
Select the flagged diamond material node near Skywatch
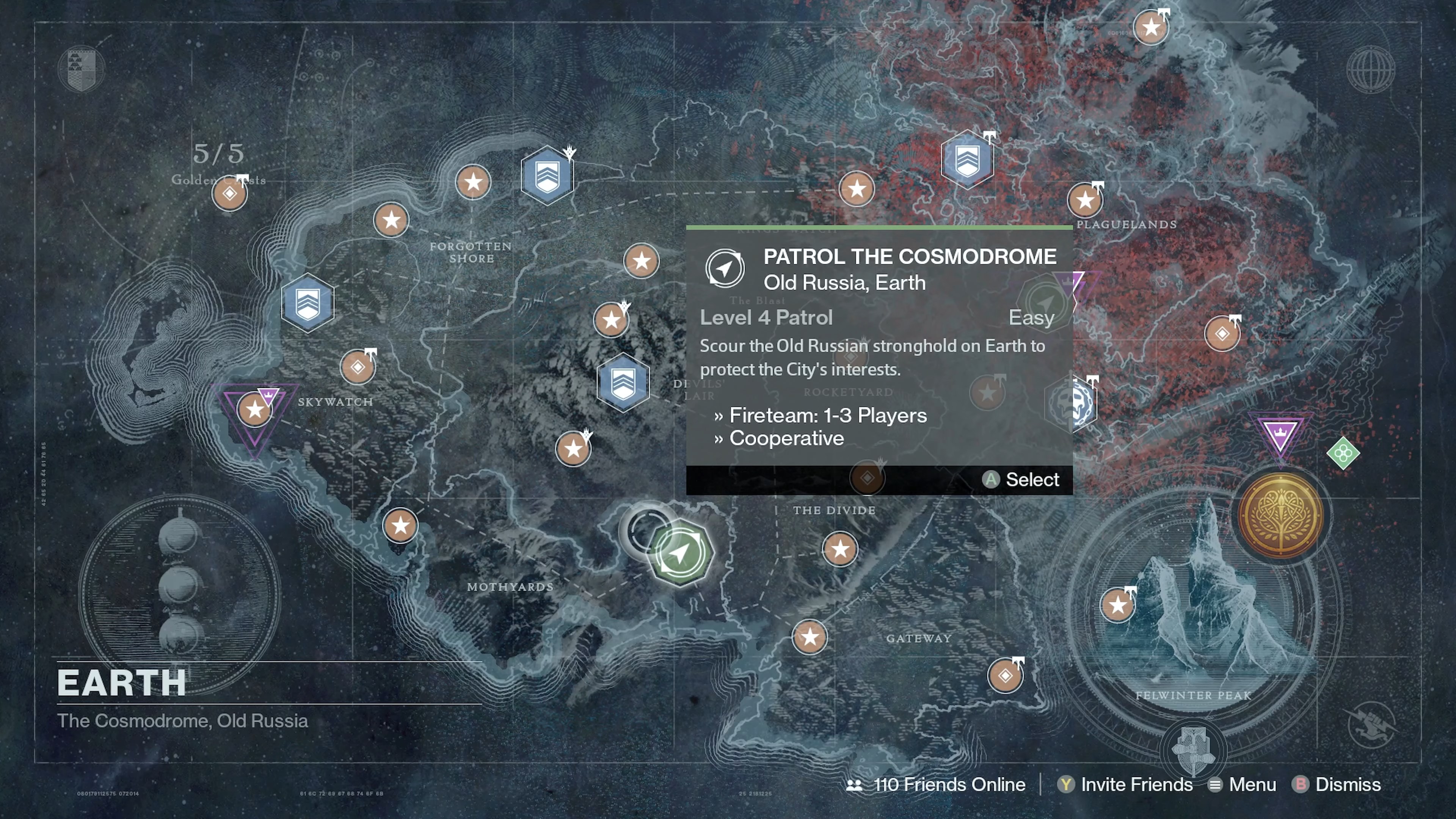(358, 367)
